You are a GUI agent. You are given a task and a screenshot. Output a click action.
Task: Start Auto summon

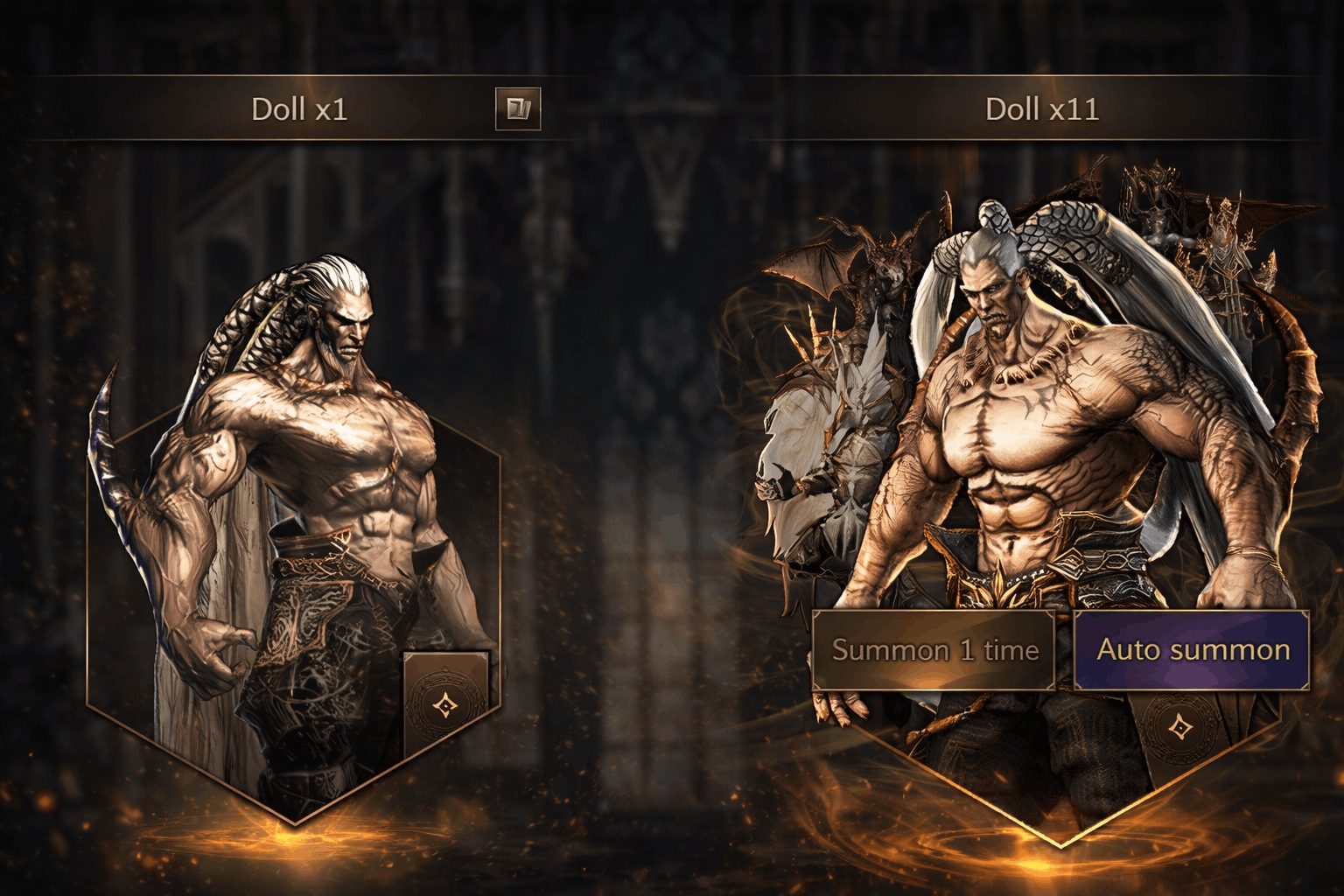point(1192,650)
